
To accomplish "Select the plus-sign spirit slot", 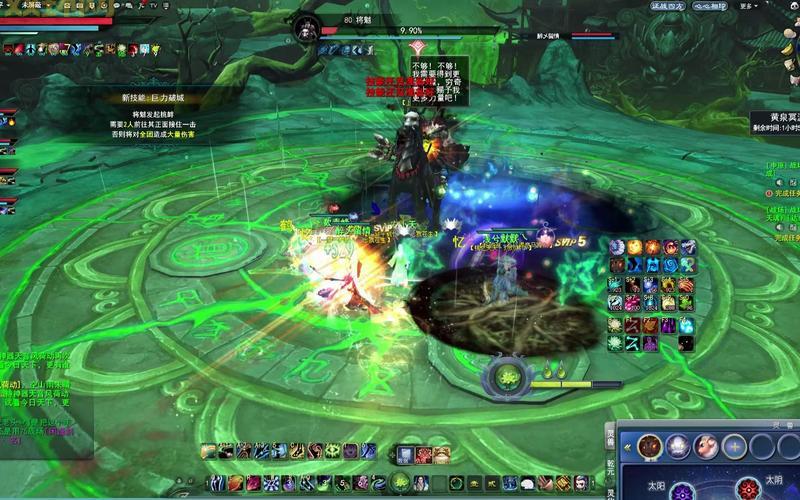I will 734,445.
